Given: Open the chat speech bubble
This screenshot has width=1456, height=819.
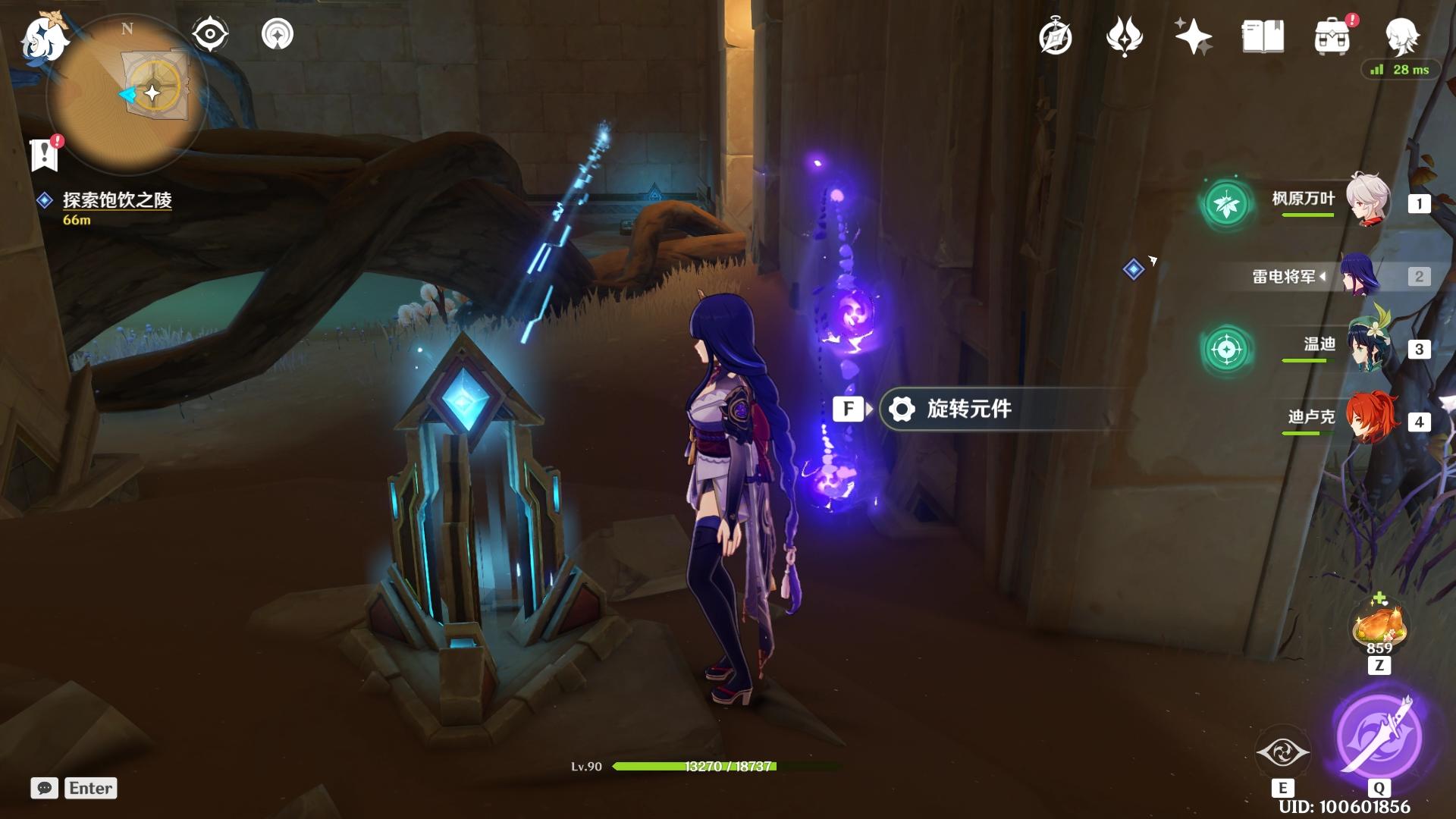Looking at the screenshot, I should [x=45, y=788].
